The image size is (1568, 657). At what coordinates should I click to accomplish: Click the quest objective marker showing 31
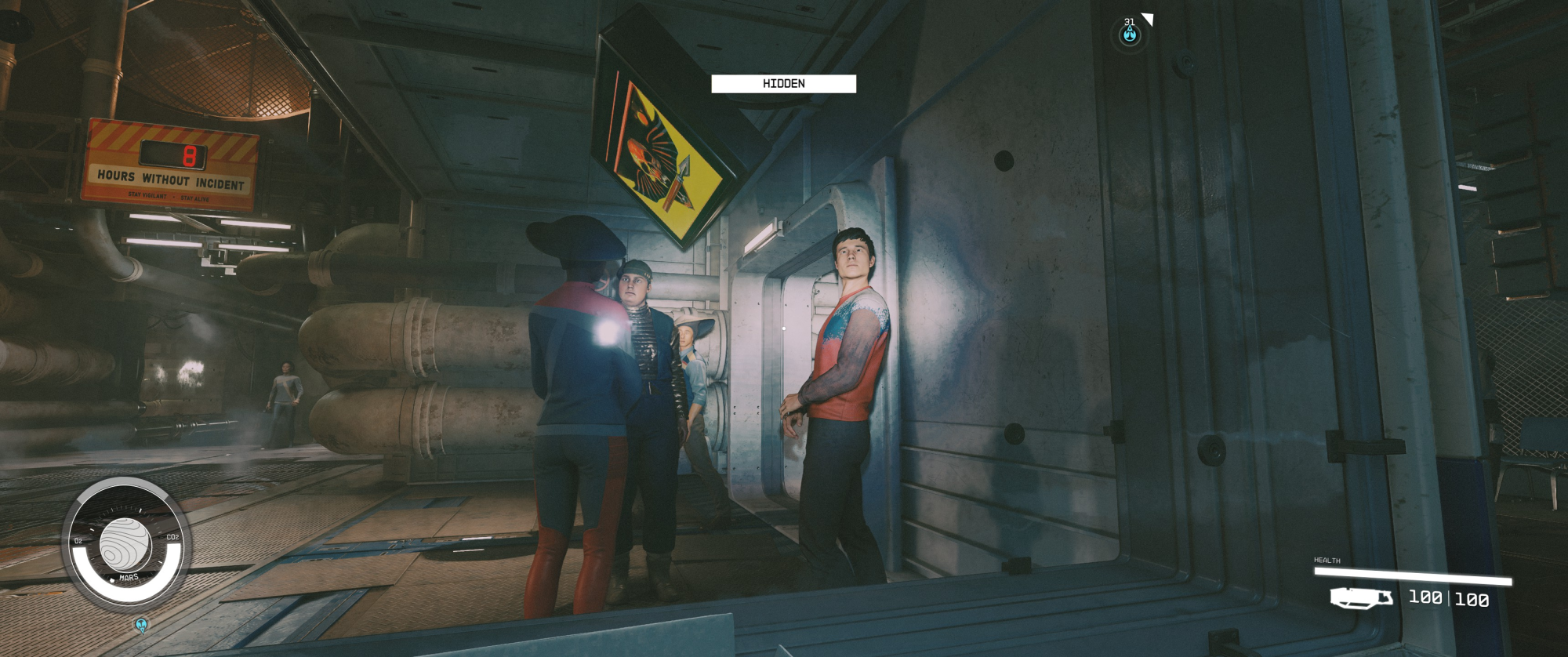(1129, 34)
